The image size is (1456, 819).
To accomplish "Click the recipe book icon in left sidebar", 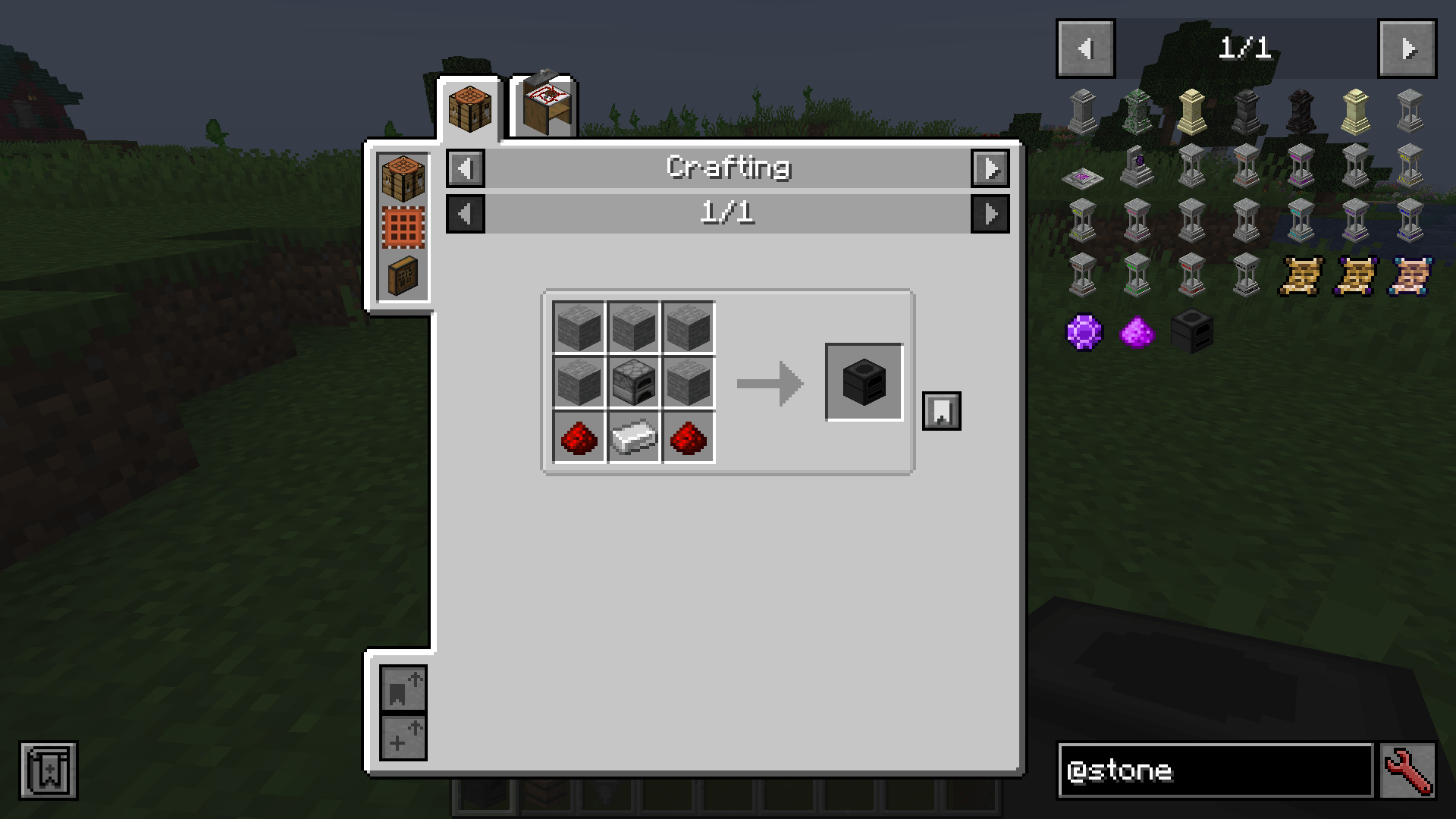I will pyautogui.click(x=403, y=276).
